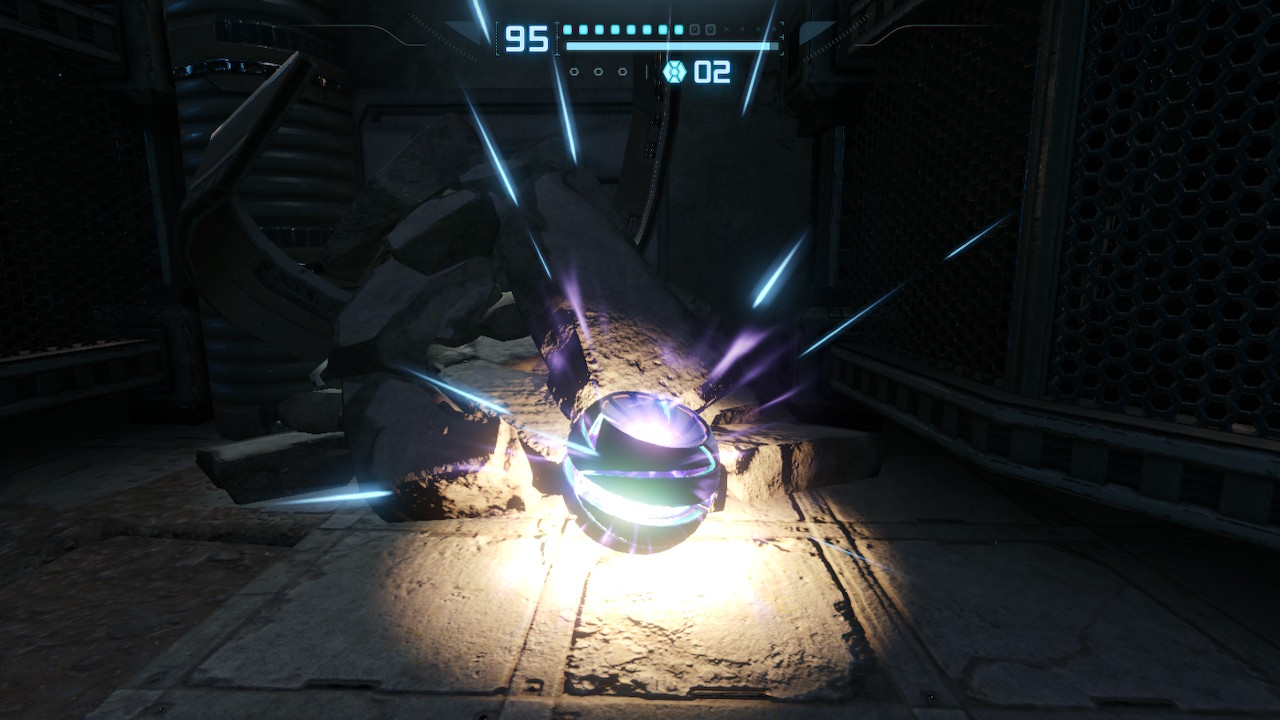Click the hexagon icon beside the 02 counter
The width and height of the screenshot is (1280, 720).
click(x=674, y=72)
